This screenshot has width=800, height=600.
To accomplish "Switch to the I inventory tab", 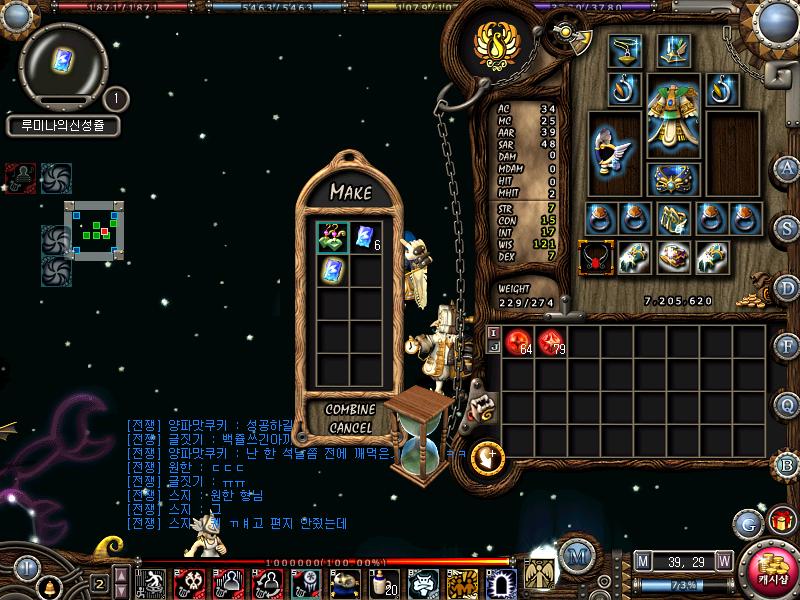I will click(493, 332).
